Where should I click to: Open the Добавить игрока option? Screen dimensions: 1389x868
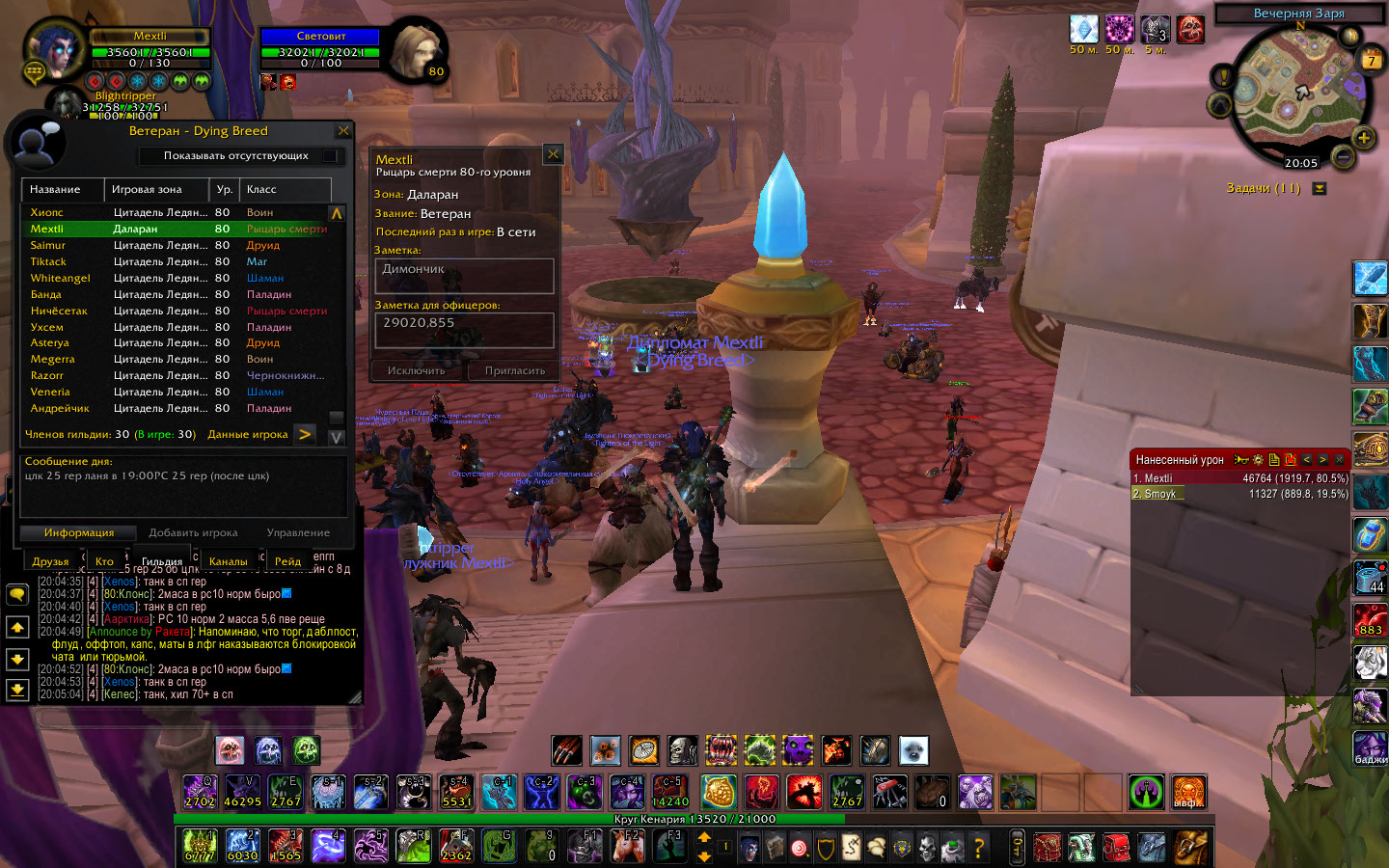tap(193, 532)
